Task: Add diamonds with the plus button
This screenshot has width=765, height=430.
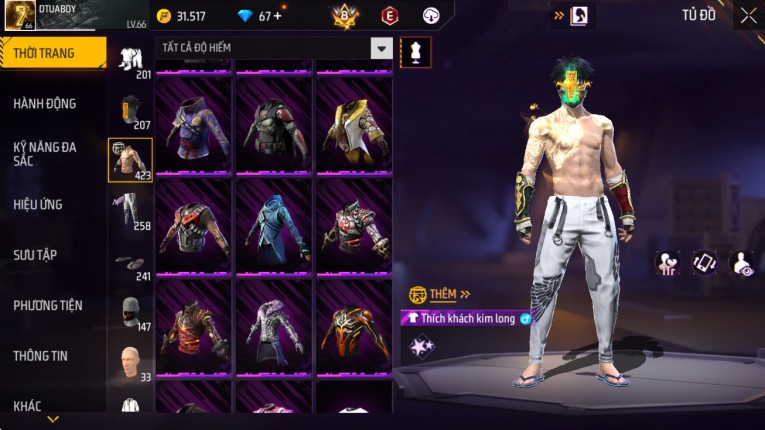Action: pyautogui.click(x=277, y=16)
